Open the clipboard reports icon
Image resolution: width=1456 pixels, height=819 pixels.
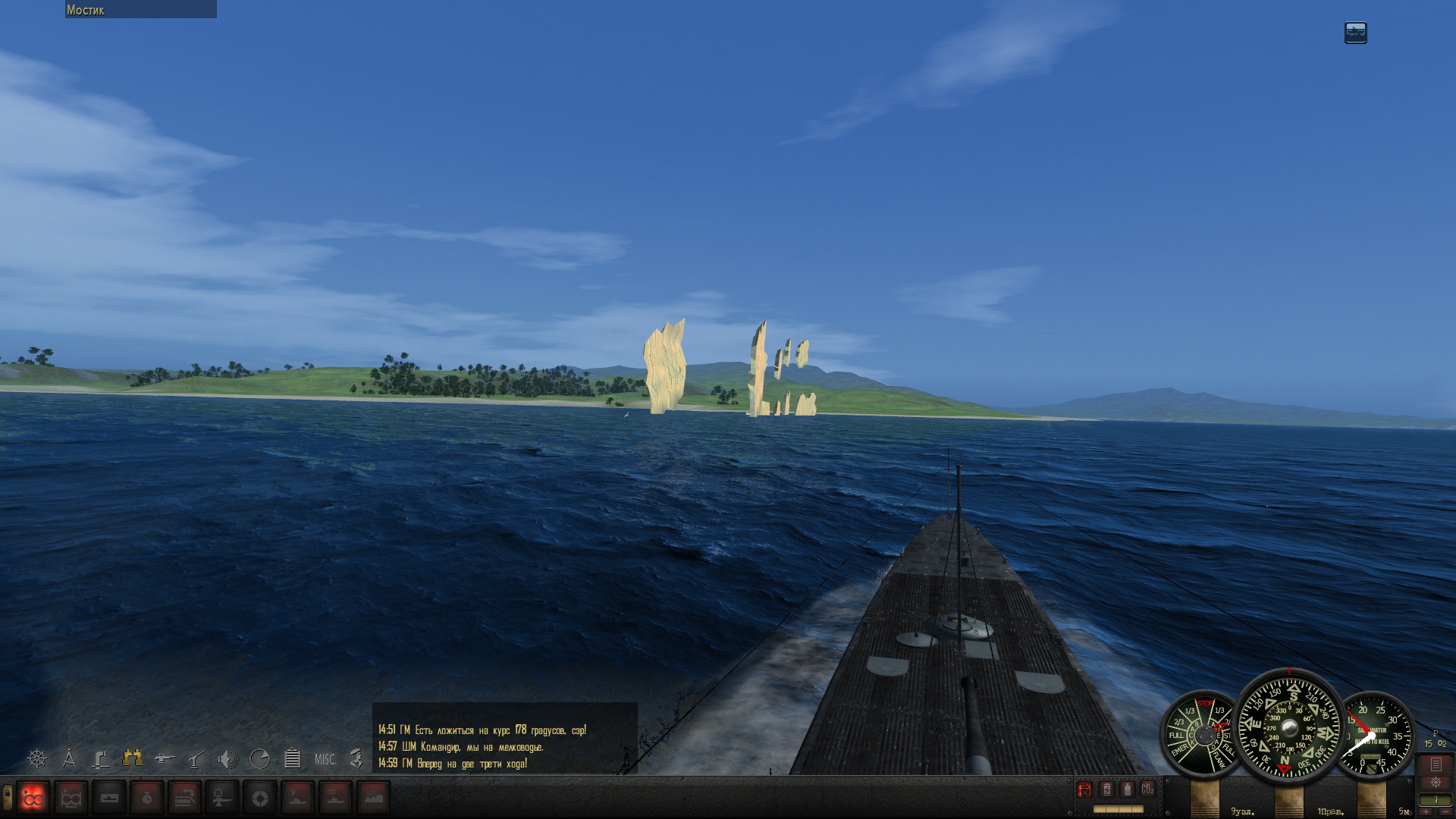pos(292,758)
